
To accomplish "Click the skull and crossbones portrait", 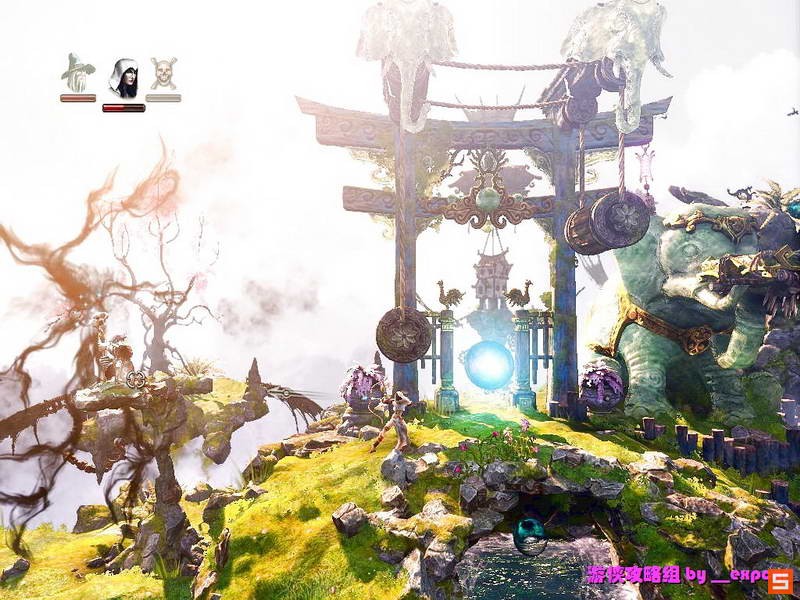I will coord(163,73).
